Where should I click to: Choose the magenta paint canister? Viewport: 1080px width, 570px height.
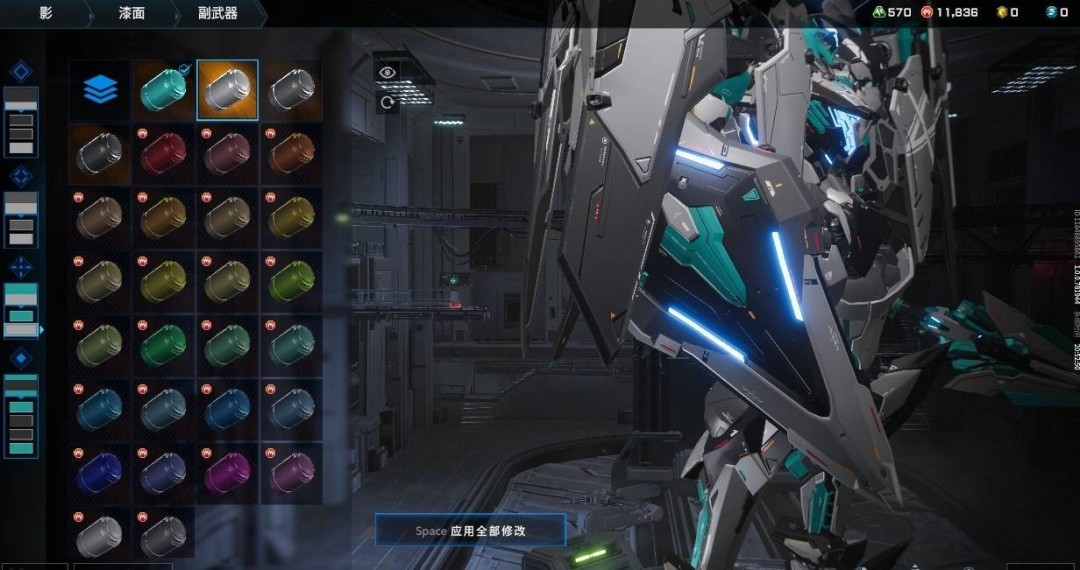click(227, 469)
